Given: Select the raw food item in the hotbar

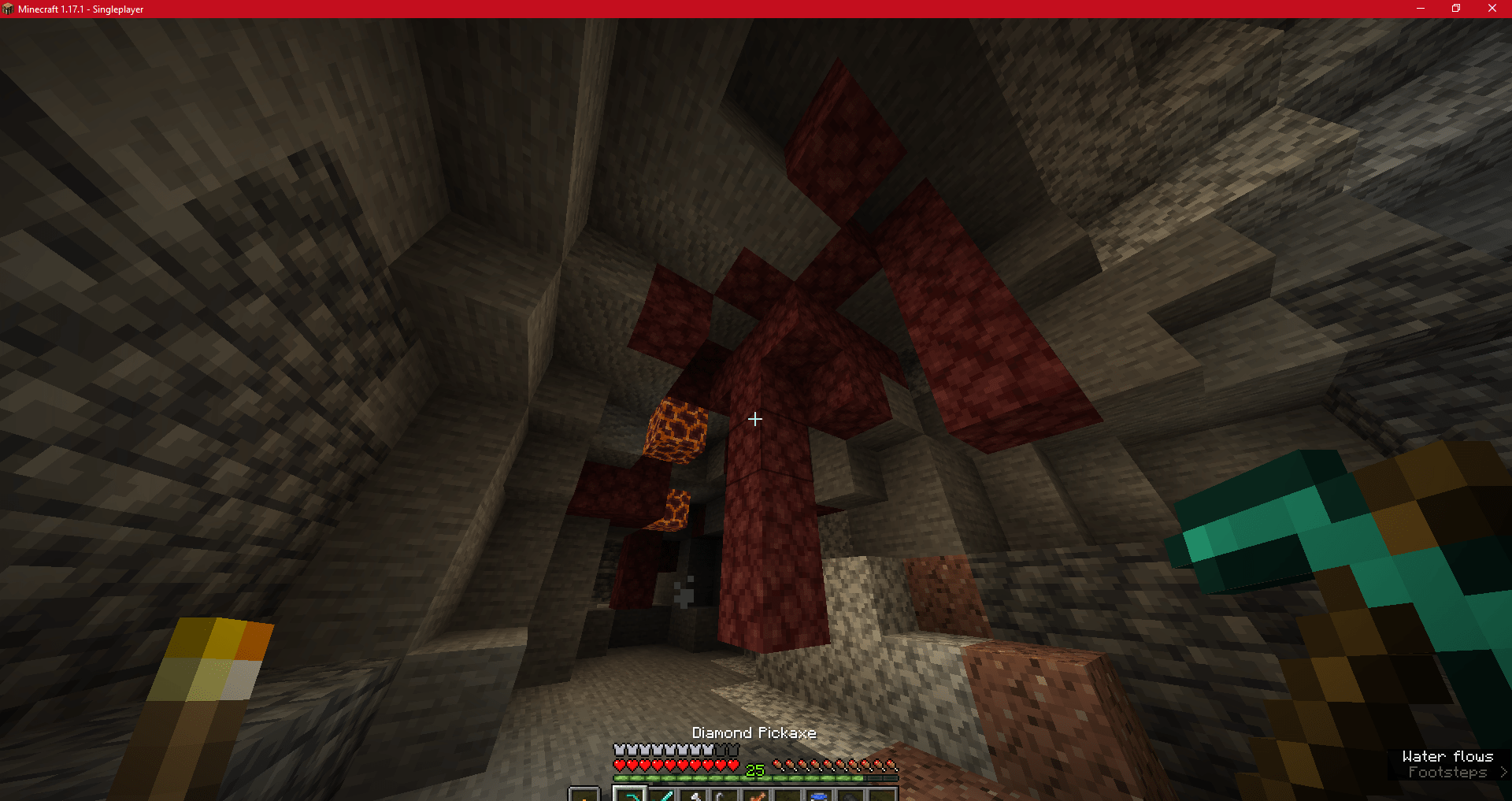Looking at the screenshot, I should pyautogui.click(x=757, y=795).
